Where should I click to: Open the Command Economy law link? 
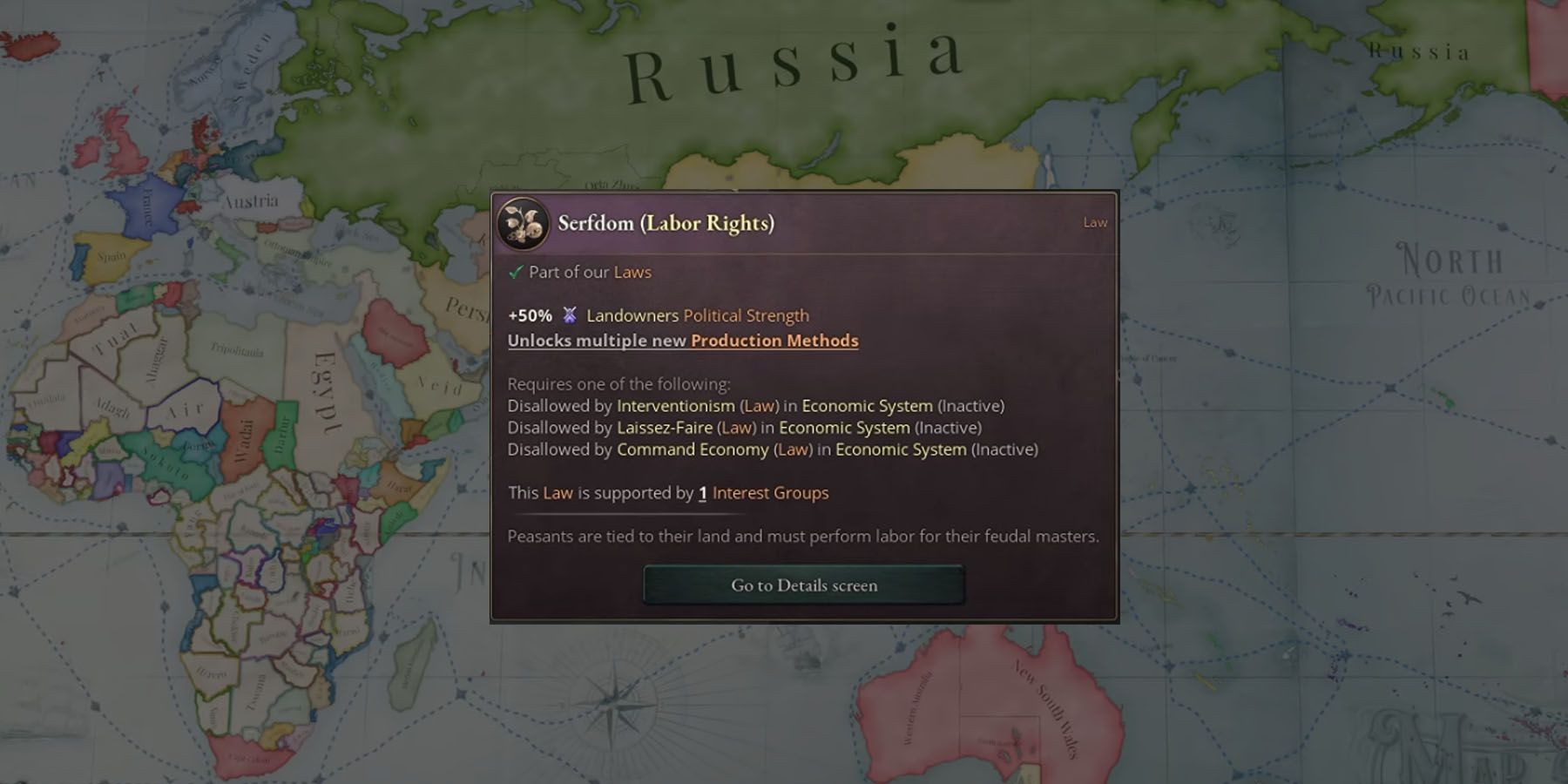(x=691, y=449)
